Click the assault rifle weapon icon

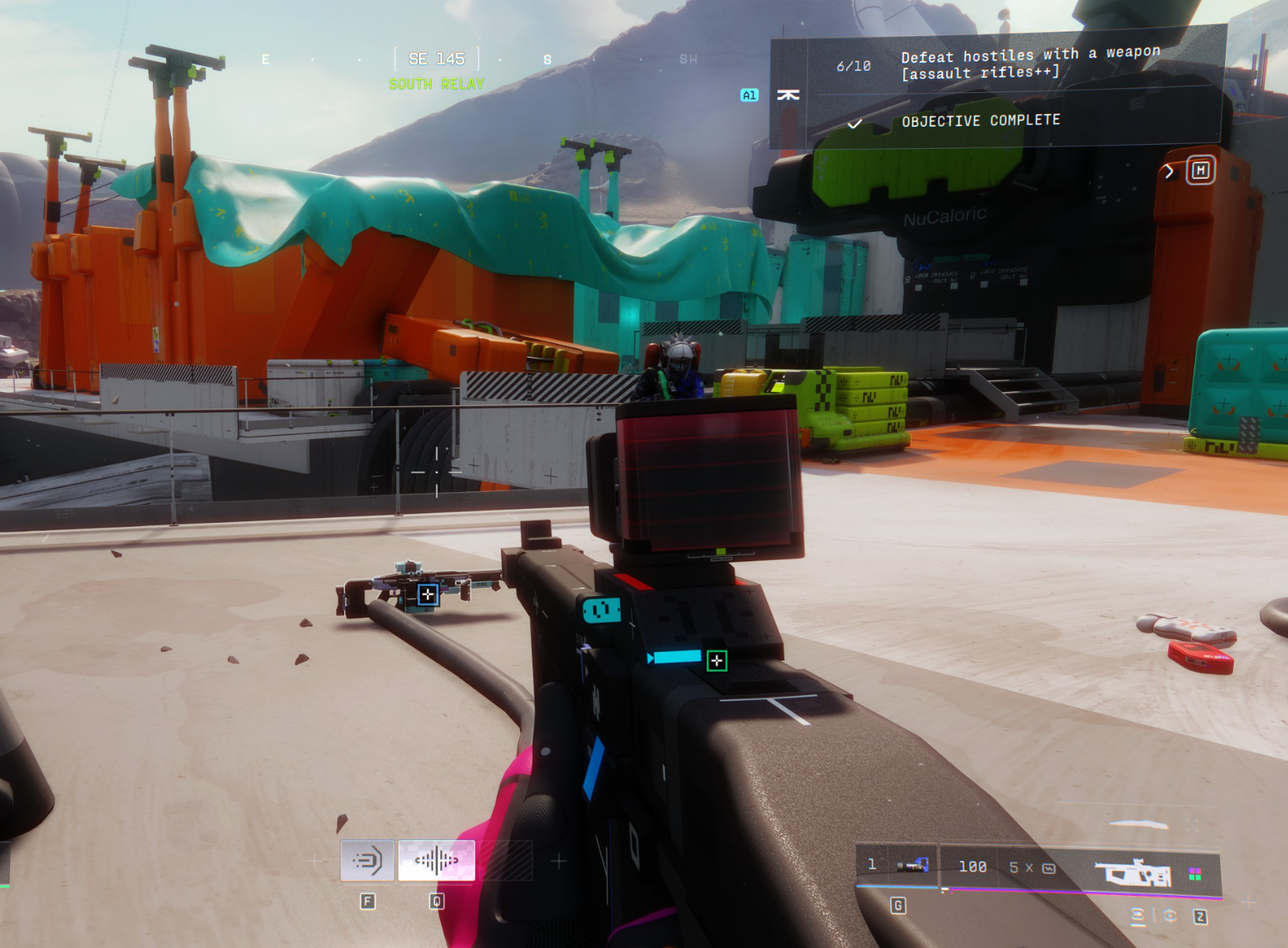tap(1132, 873)
